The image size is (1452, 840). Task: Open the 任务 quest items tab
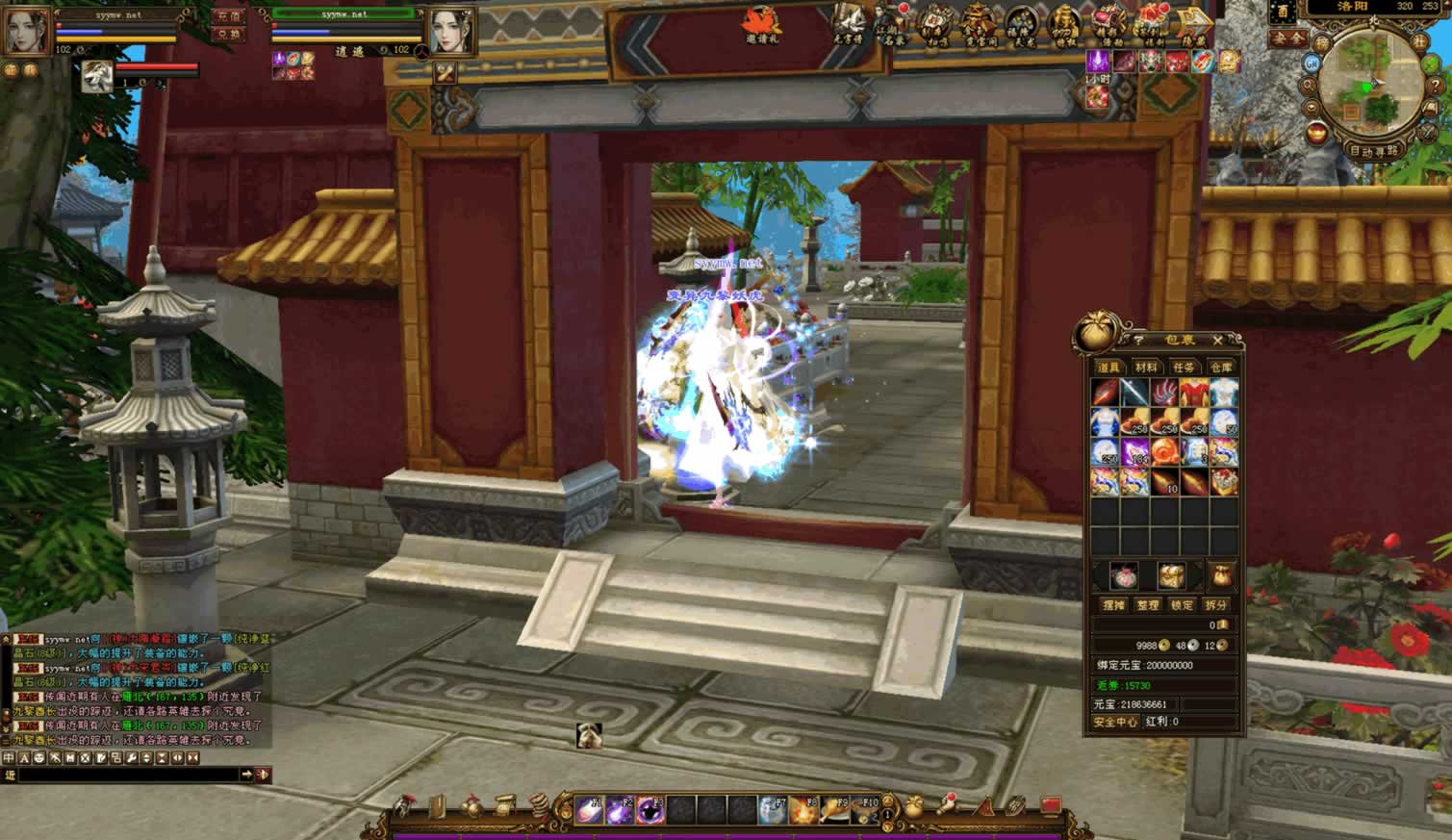coord(1184,368)
